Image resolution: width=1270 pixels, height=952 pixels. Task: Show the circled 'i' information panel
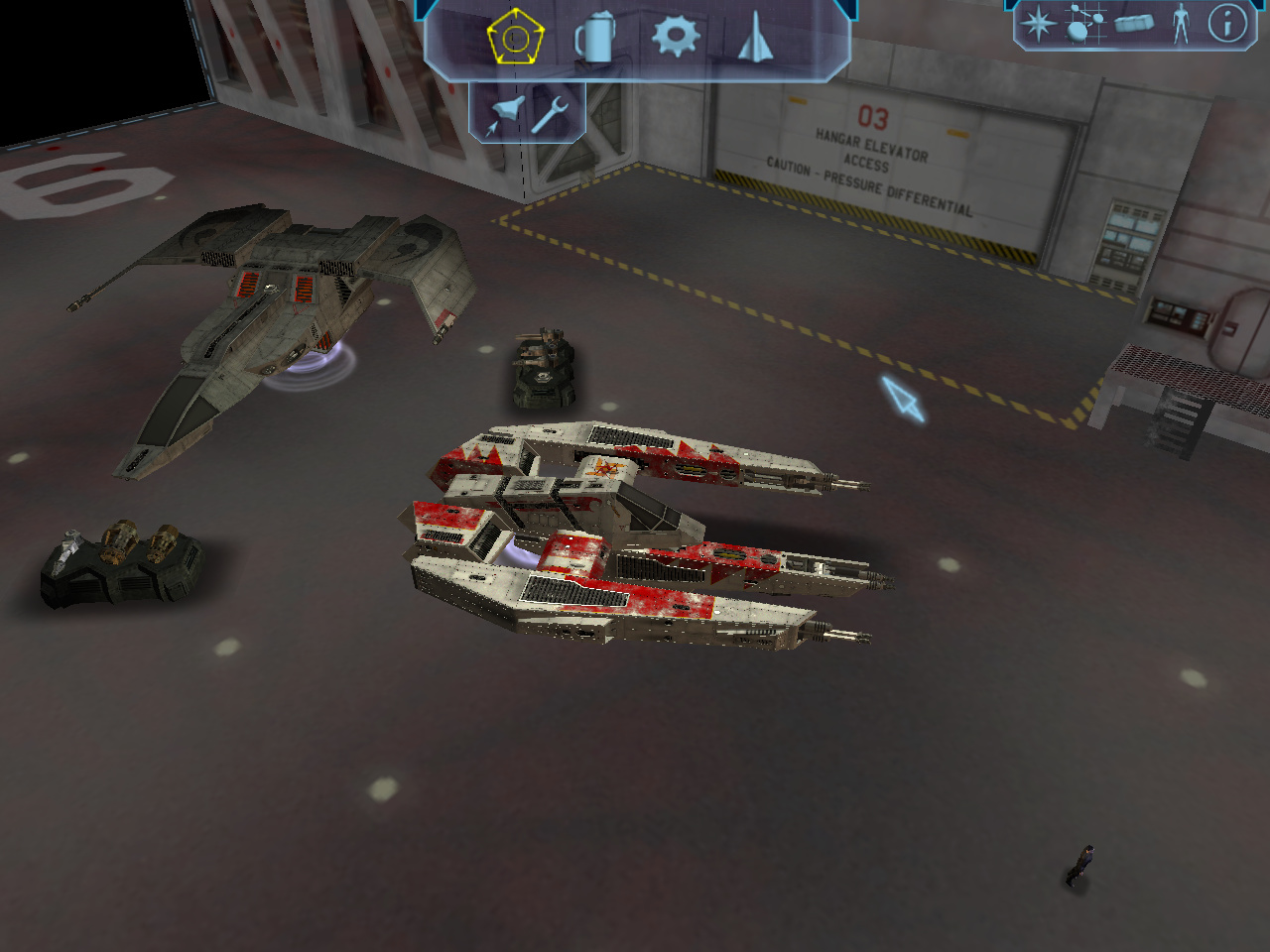click(x=1227, y=24)
